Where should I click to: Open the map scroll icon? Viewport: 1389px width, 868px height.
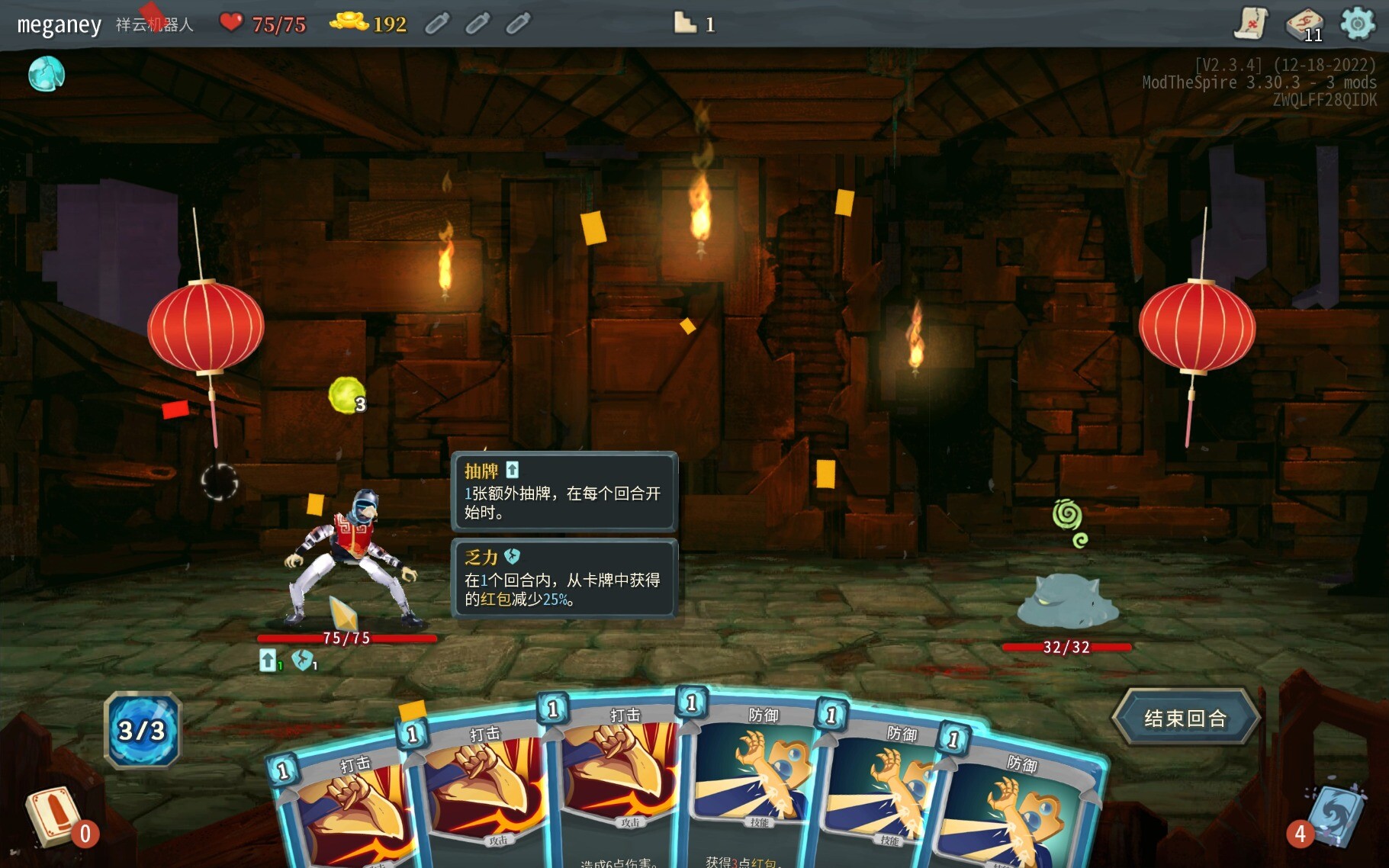[1251, 23]
